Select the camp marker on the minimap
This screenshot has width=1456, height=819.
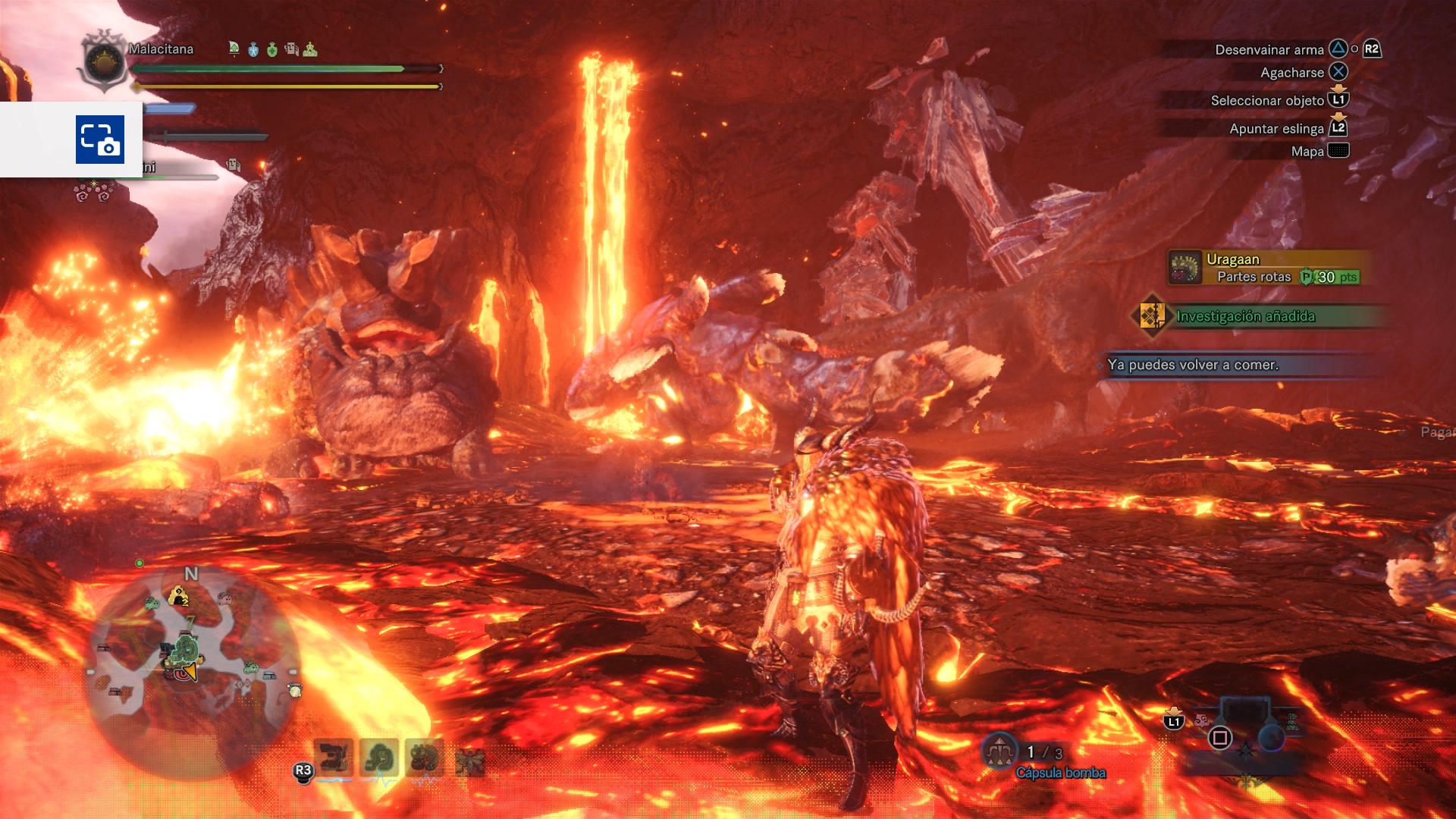[179, 598]
